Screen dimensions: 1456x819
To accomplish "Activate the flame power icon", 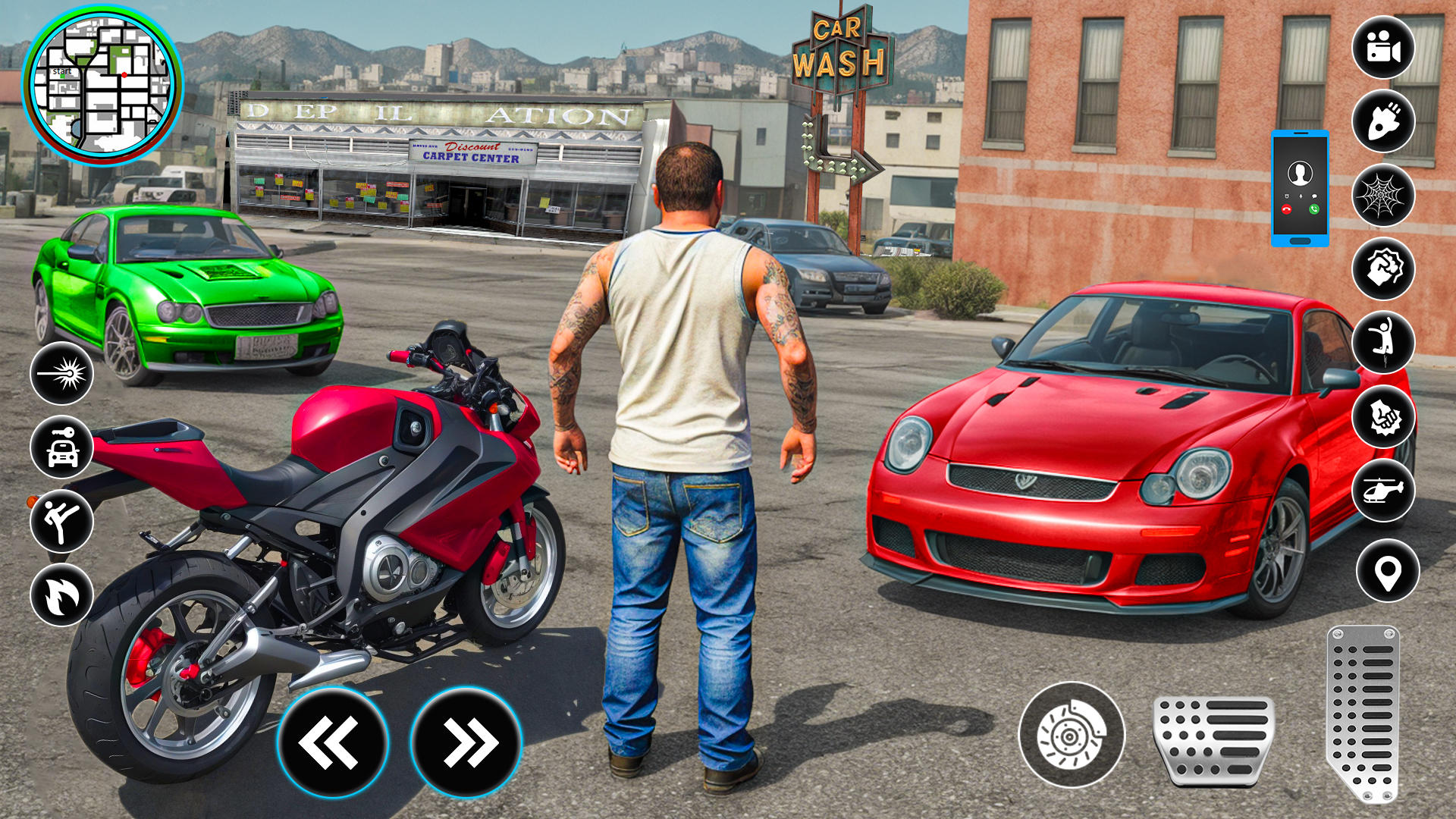I will coord(62,595).
